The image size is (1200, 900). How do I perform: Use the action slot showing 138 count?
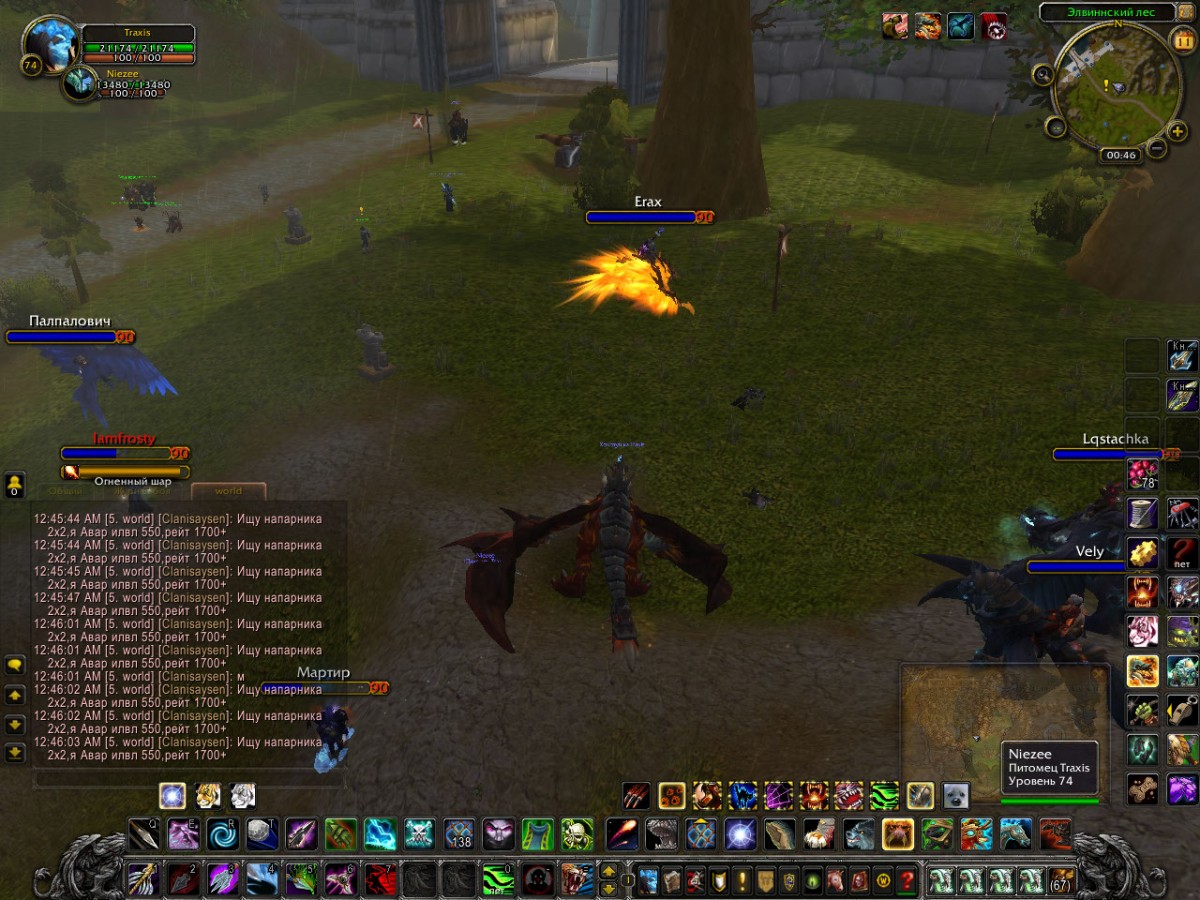pos(459,833)
